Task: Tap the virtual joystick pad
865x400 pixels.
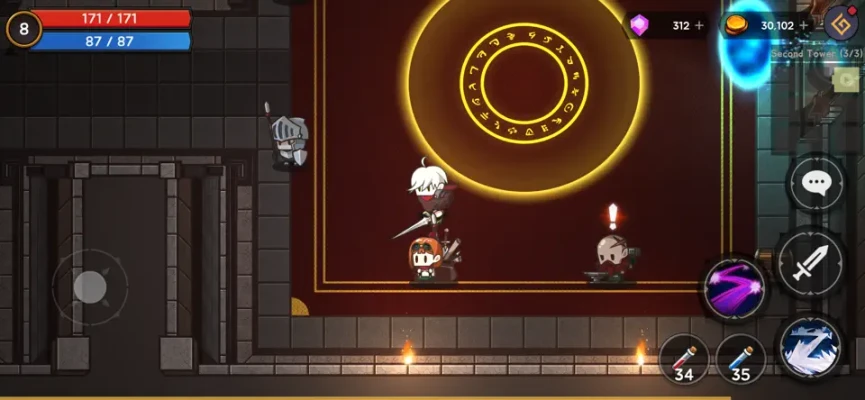Action: [x=90, y=287]
